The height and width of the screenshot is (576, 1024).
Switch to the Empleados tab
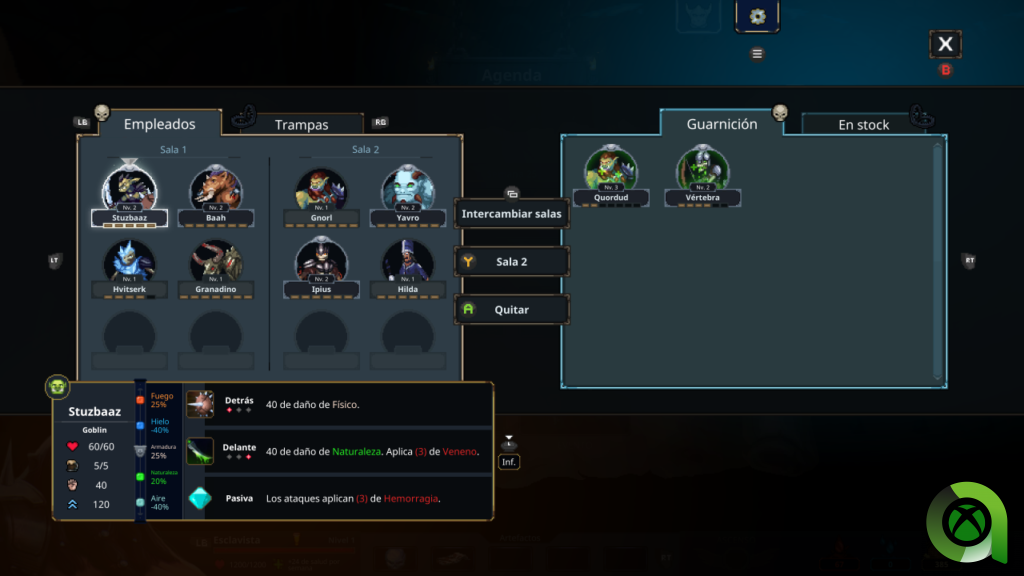point(159,124)
